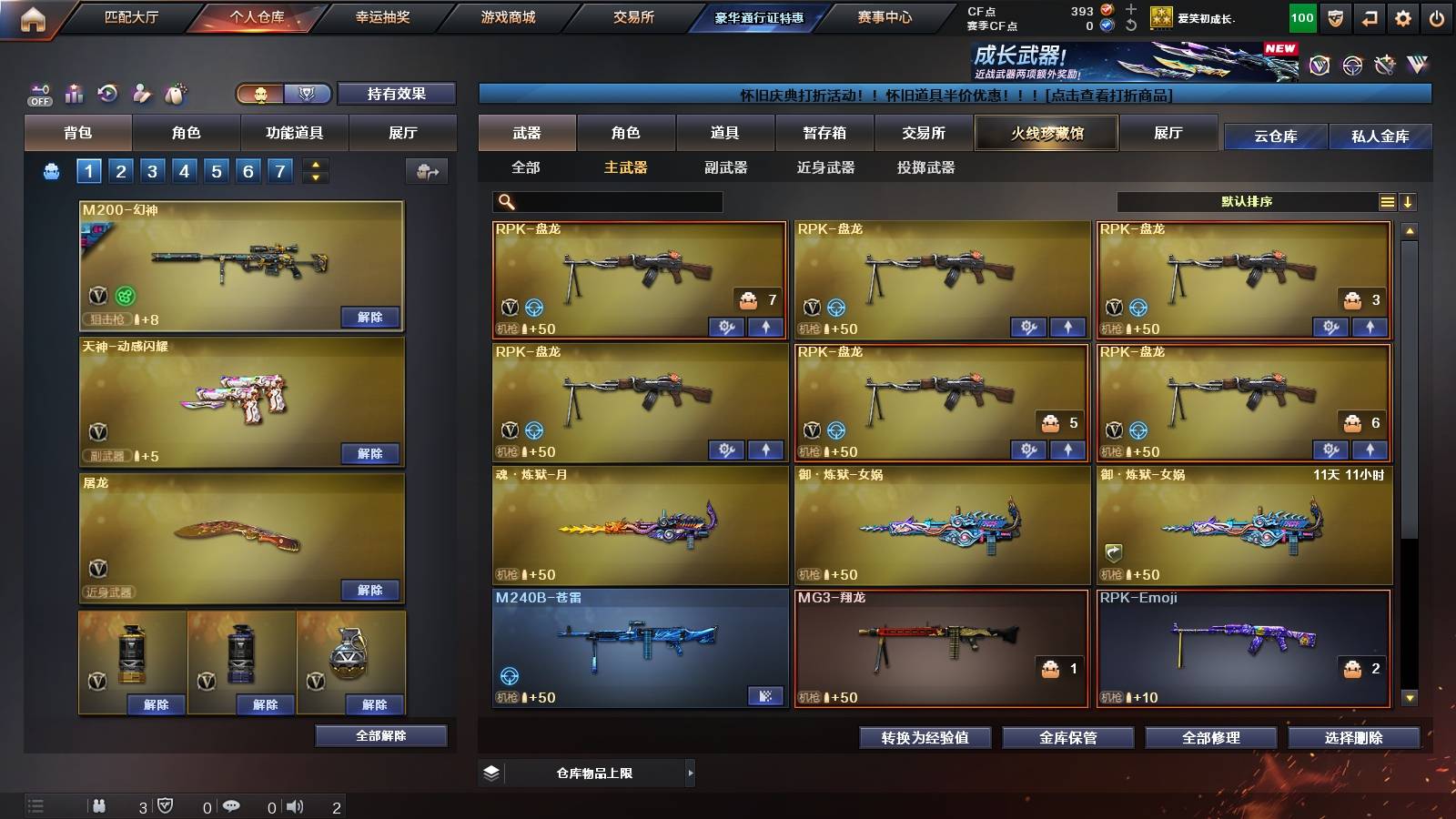Toggle the OFF key switch above the backpack tabs
This screenshot has height=819, width=1456.
(37, 93)
